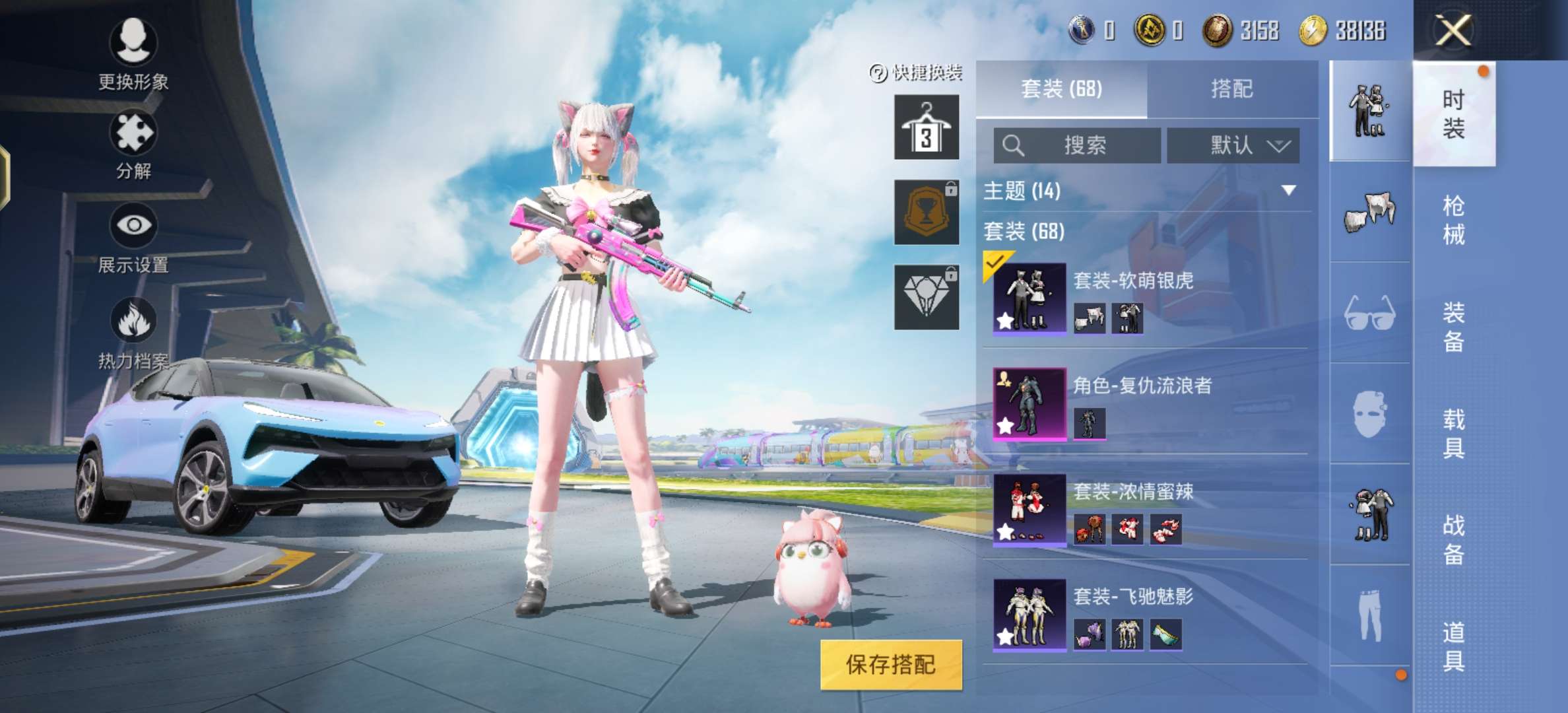The width and height of the screenshot is (1568, 713).
Task: Open the wardrobe hanger icon numbered 3
Action: tap(926, 128)
